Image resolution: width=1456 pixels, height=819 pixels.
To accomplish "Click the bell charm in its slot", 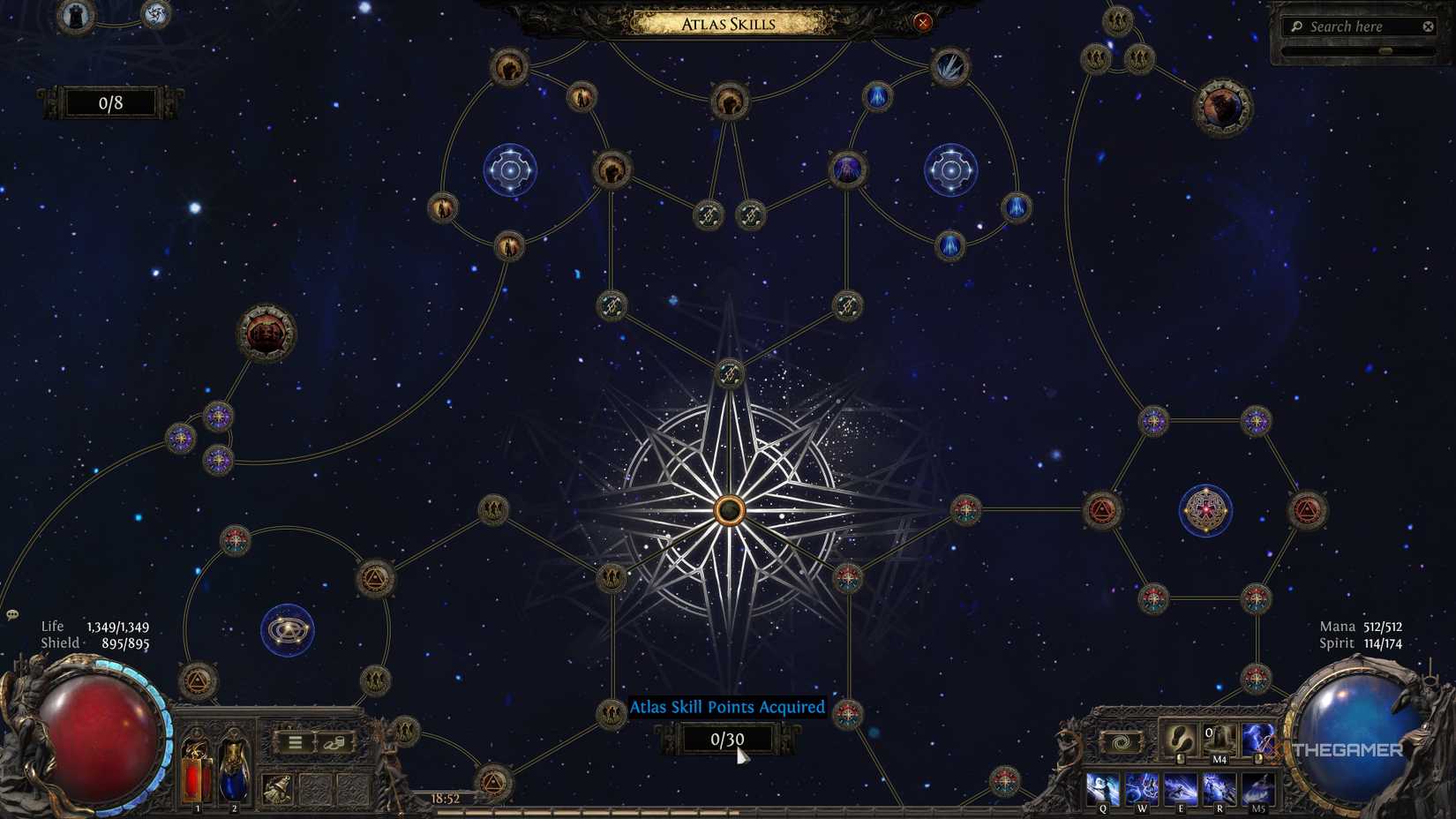I will pos(277,788).
